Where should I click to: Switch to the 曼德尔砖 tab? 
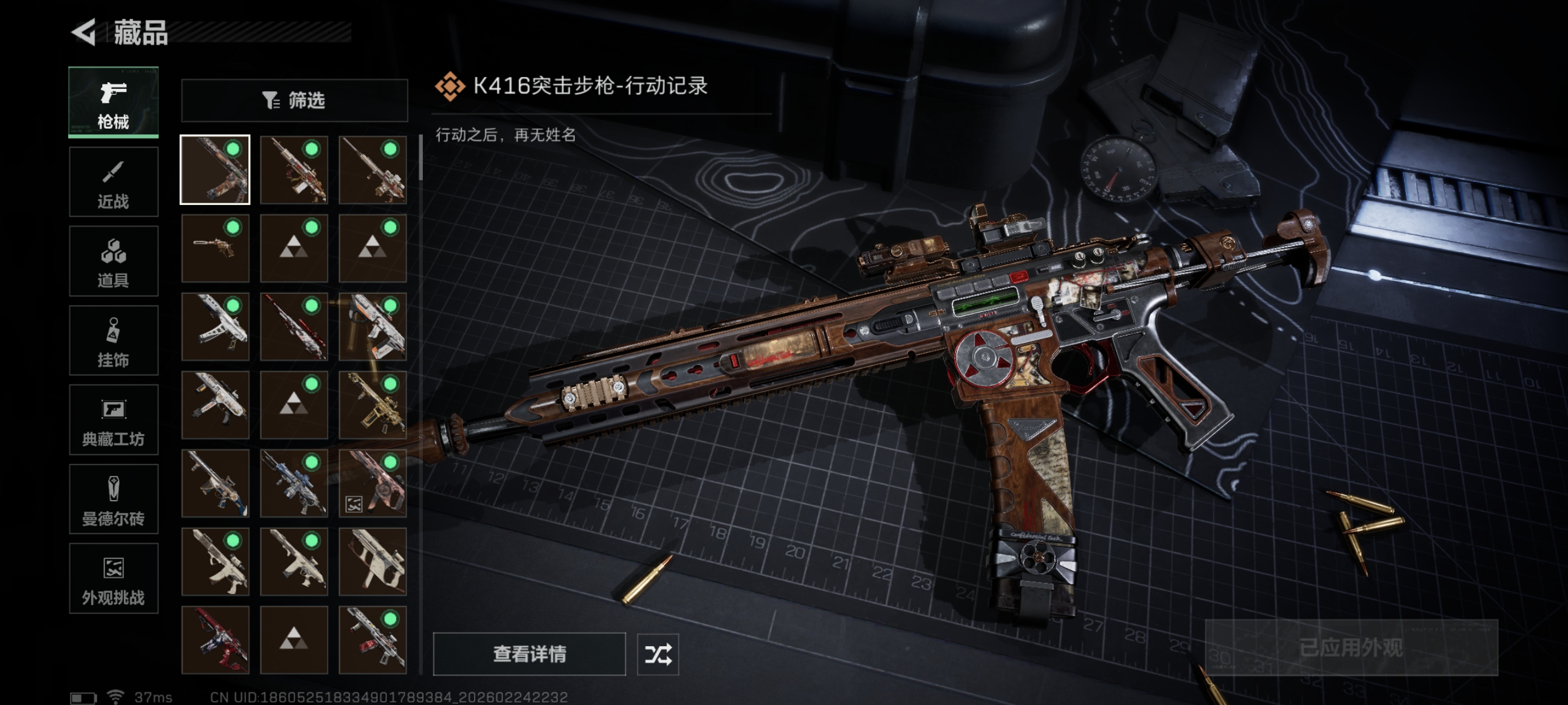113,499
